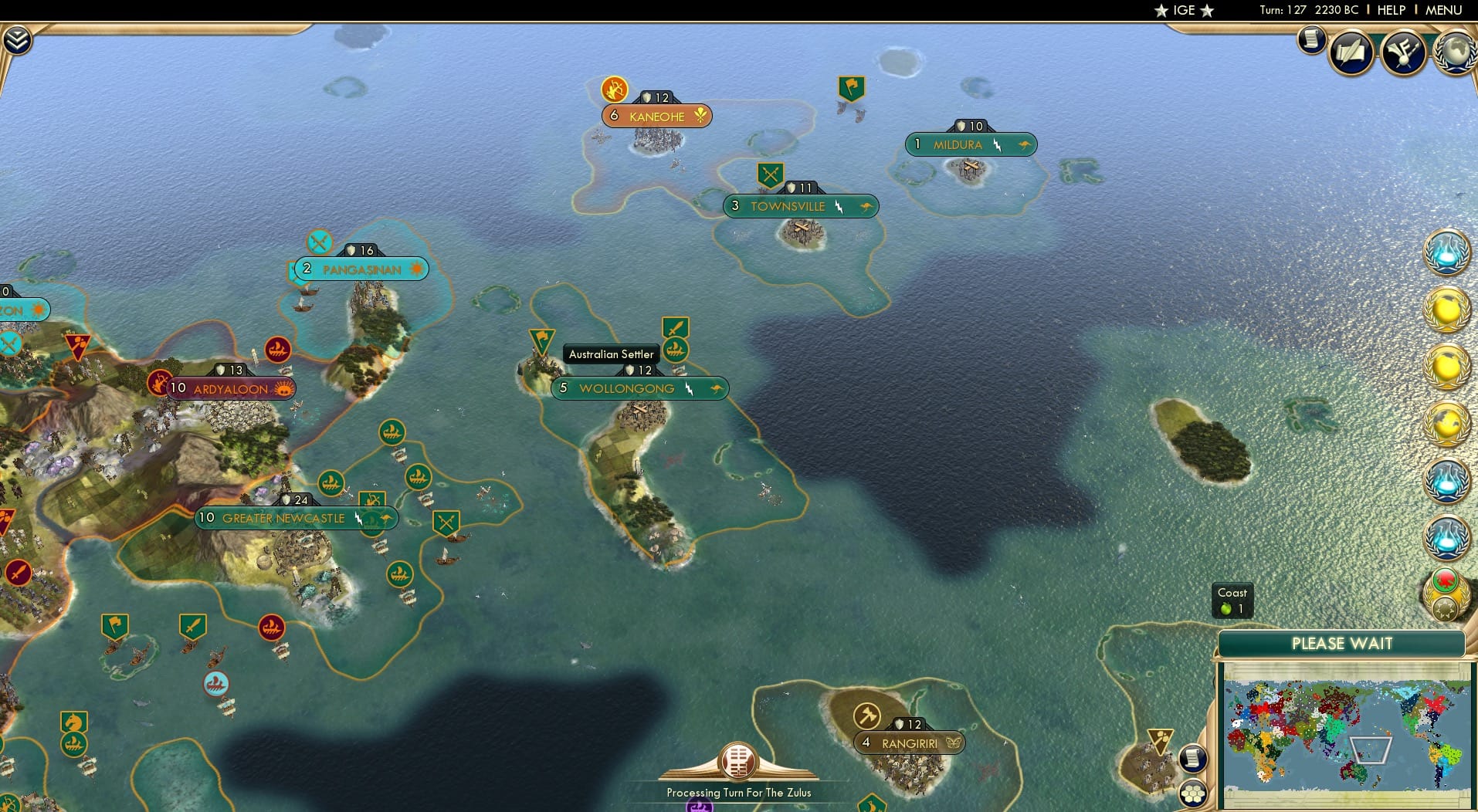Open the Diplomacy overview globe icon
This screenshot has width=1478, height=812.
pyautogui.click(x=1455, y=54)
